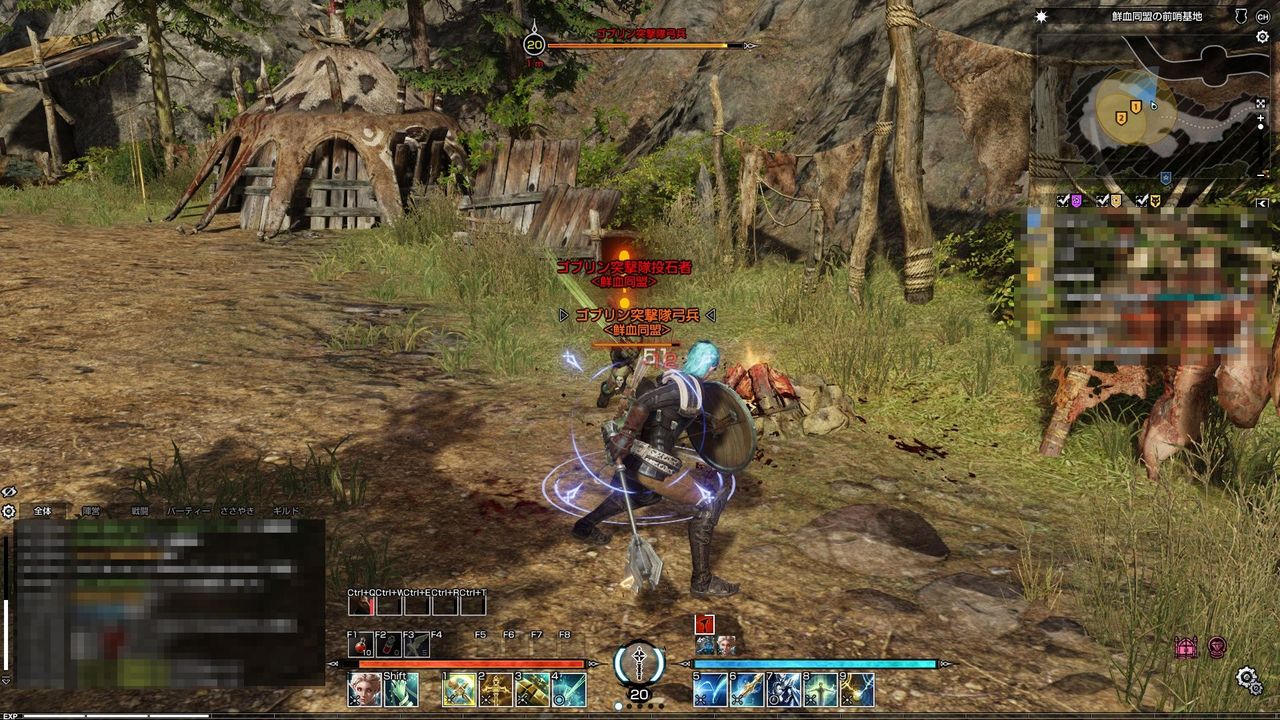Image resolution: width=1280 pixels, height=720 pixels.
Task: Switch to the パーティー chat tab
Action: [188, 510]
